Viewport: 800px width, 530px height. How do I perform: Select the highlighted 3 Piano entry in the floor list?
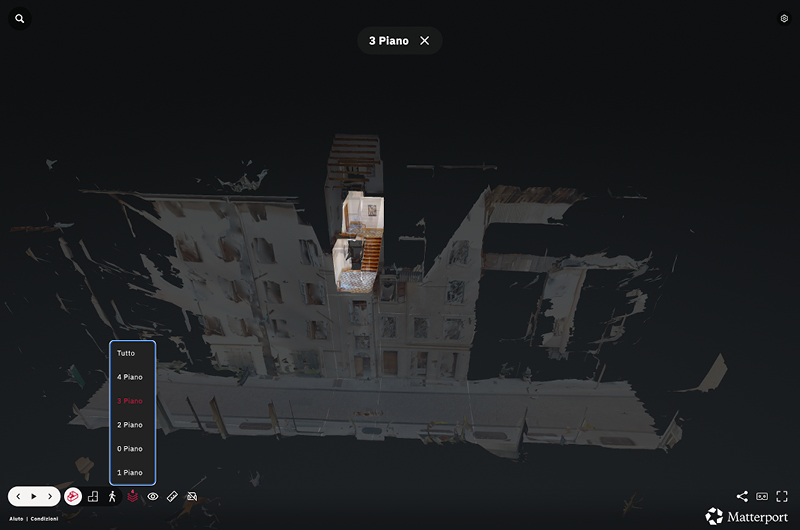(130, 401)
